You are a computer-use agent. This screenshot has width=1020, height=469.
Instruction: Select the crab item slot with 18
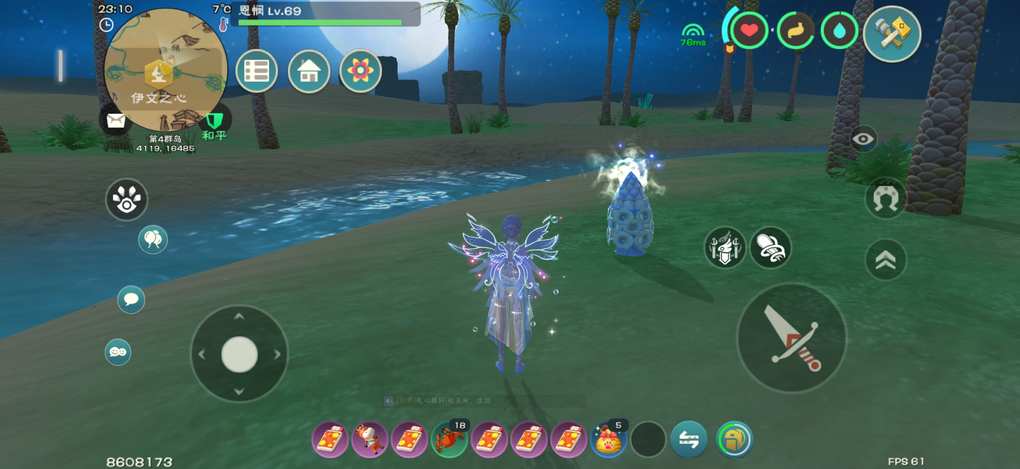click(x=450, y=439)
